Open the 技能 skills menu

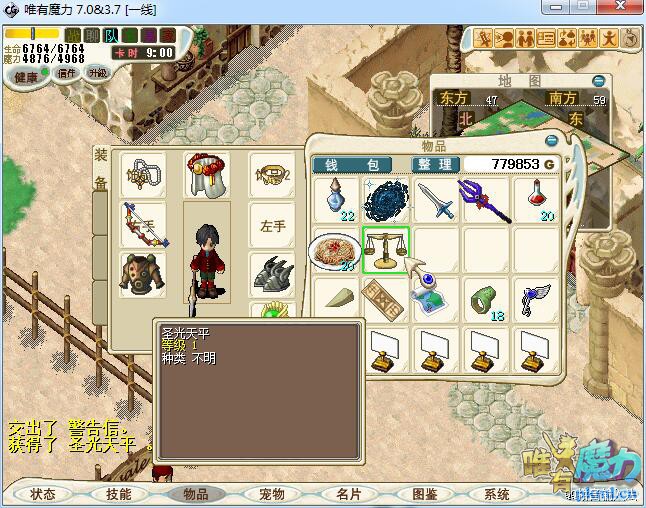[x=119, y=494]
